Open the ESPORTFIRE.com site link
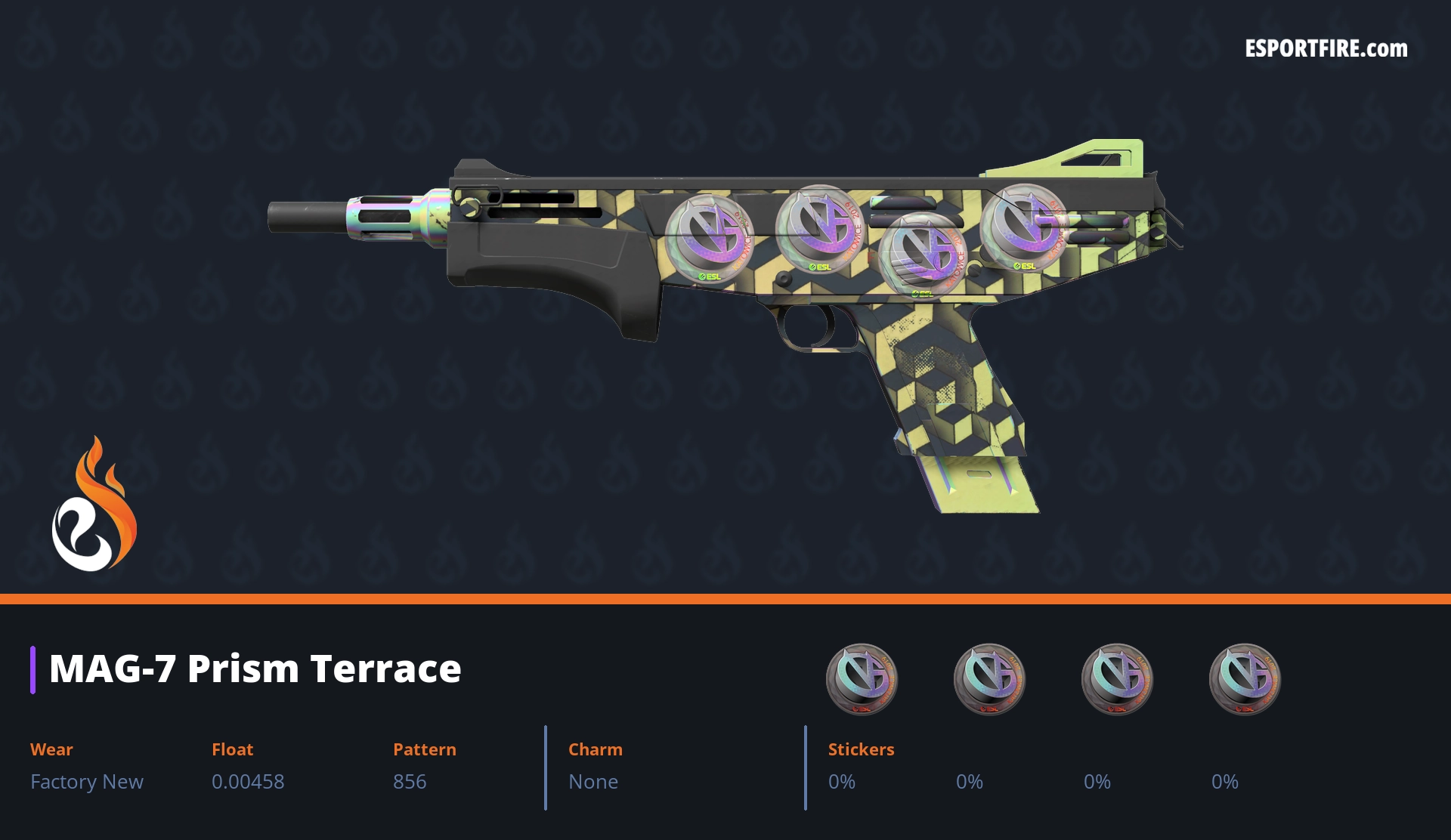Viewport: 1451px width, 840px height. [1326, 49]
